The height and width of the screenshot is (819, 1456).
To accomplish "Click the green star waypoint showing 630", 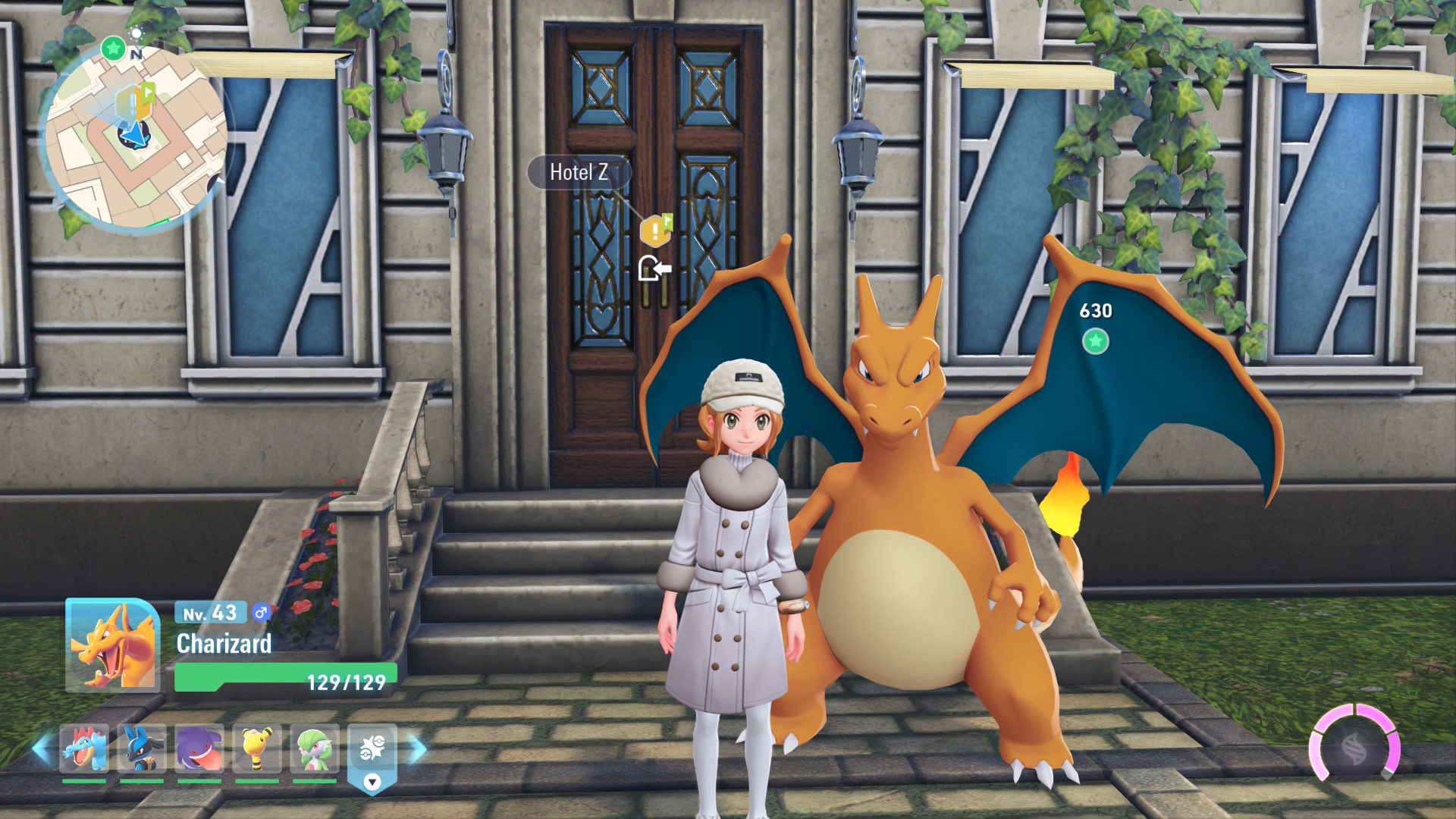I will pyautogui.click(x=1095, y=341).
